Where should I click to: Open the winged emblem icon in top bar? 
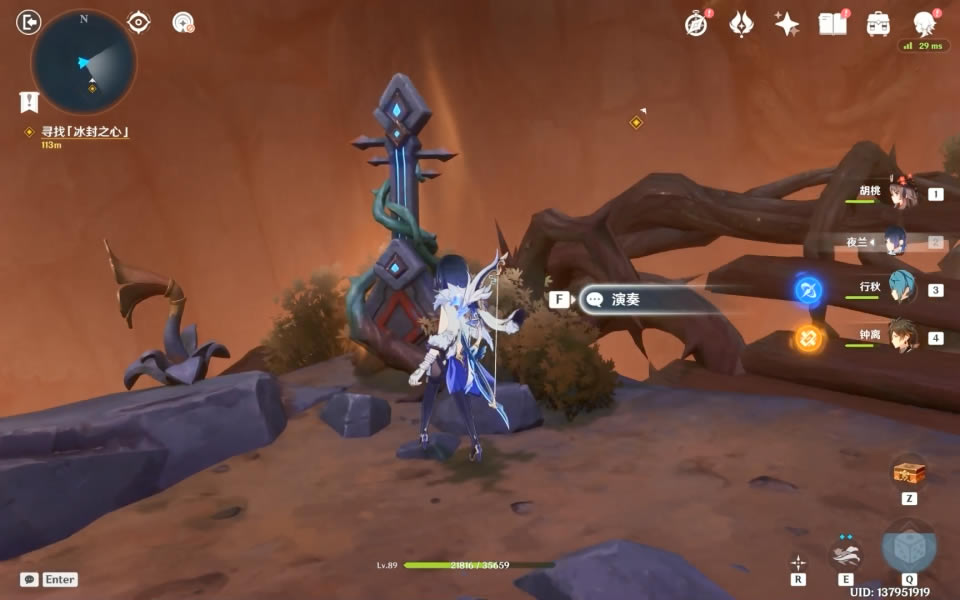tap(742, 24)
